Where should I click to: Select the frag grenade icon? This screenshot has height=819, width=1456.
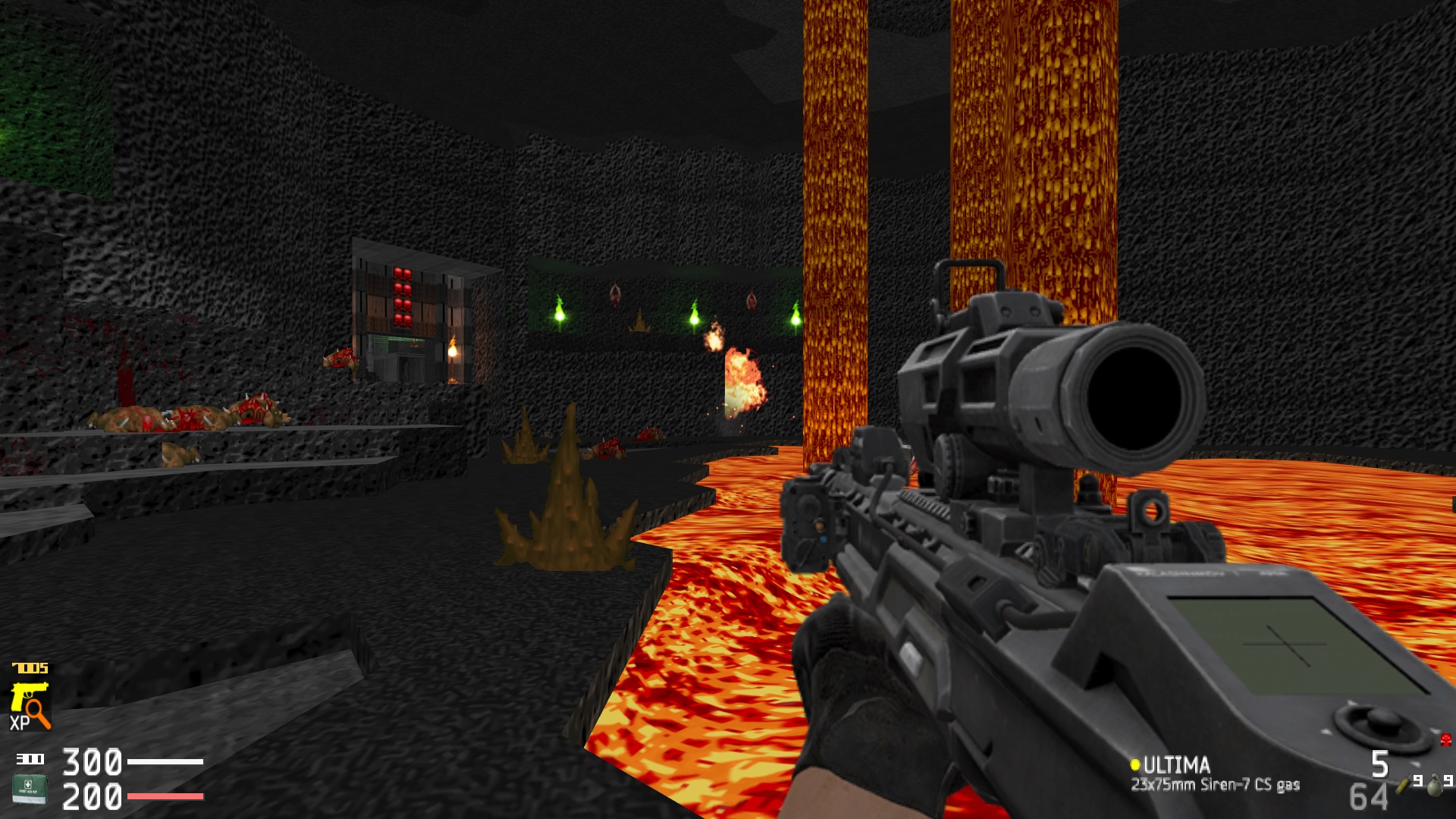(x=1433, y=786)
